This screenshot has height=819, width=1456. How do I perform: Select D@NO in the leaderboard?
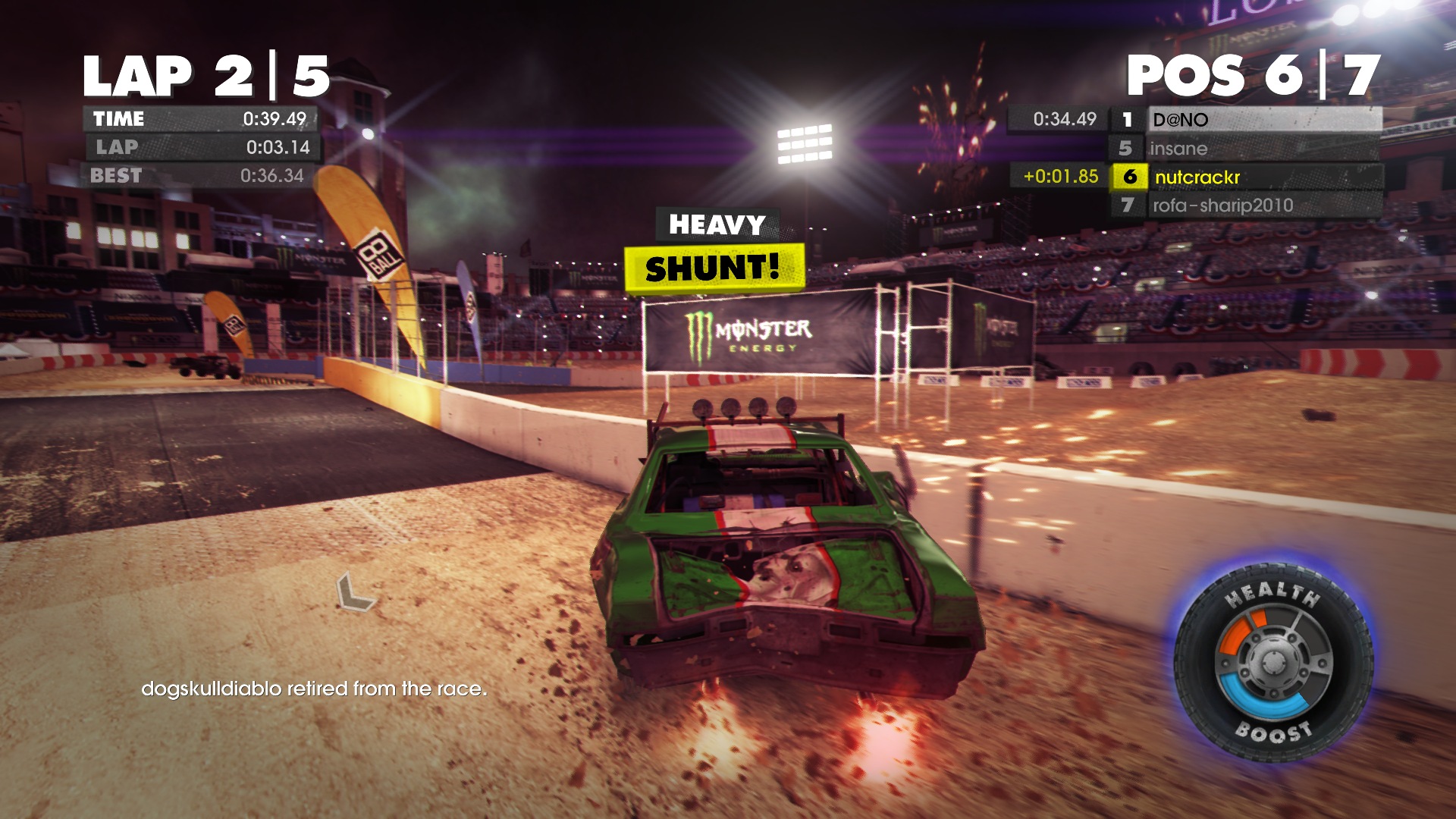pyautogui.click(x=1247, y=120)
